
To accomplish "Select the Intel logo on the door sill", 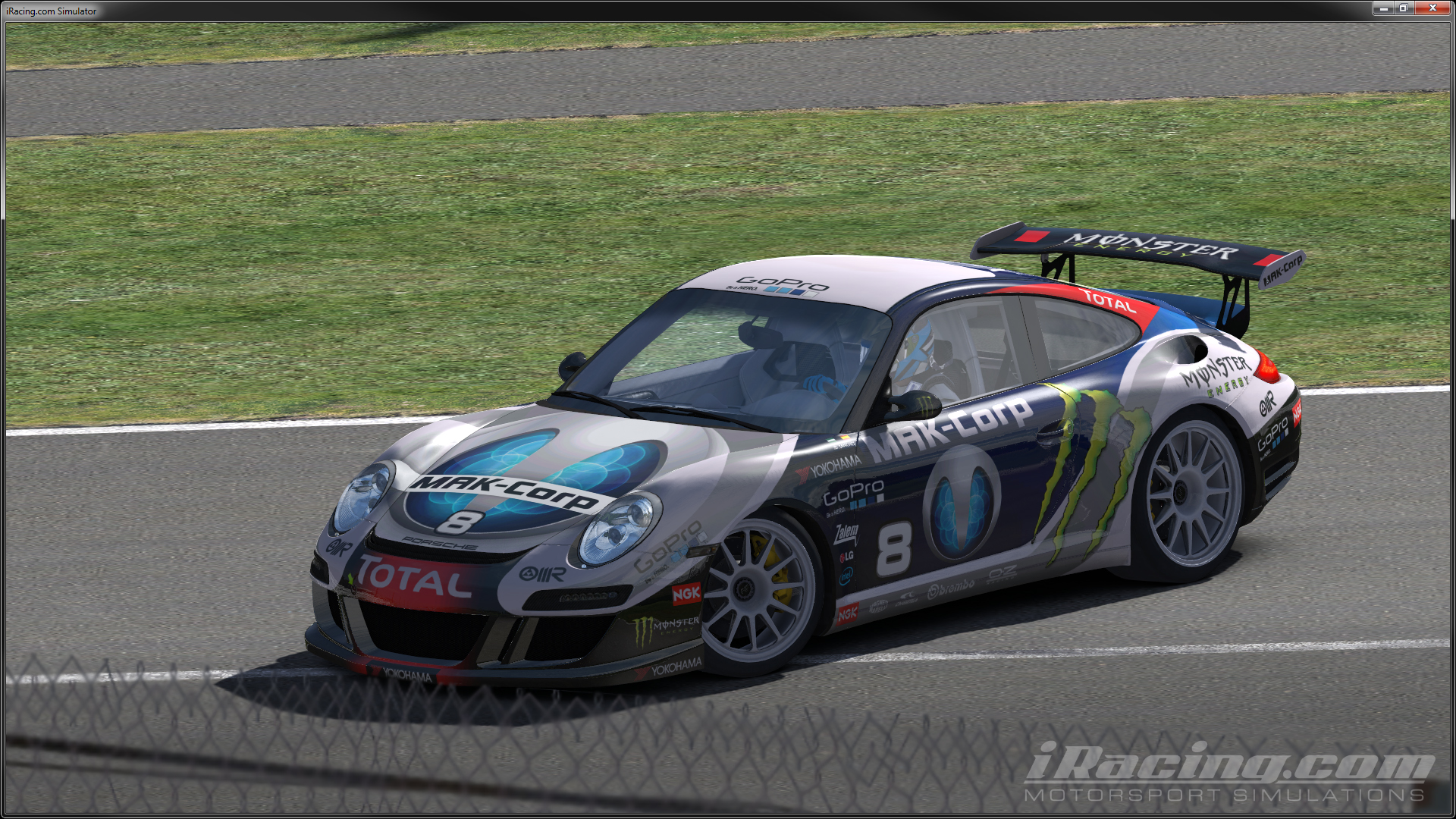I will pos(846,576).
